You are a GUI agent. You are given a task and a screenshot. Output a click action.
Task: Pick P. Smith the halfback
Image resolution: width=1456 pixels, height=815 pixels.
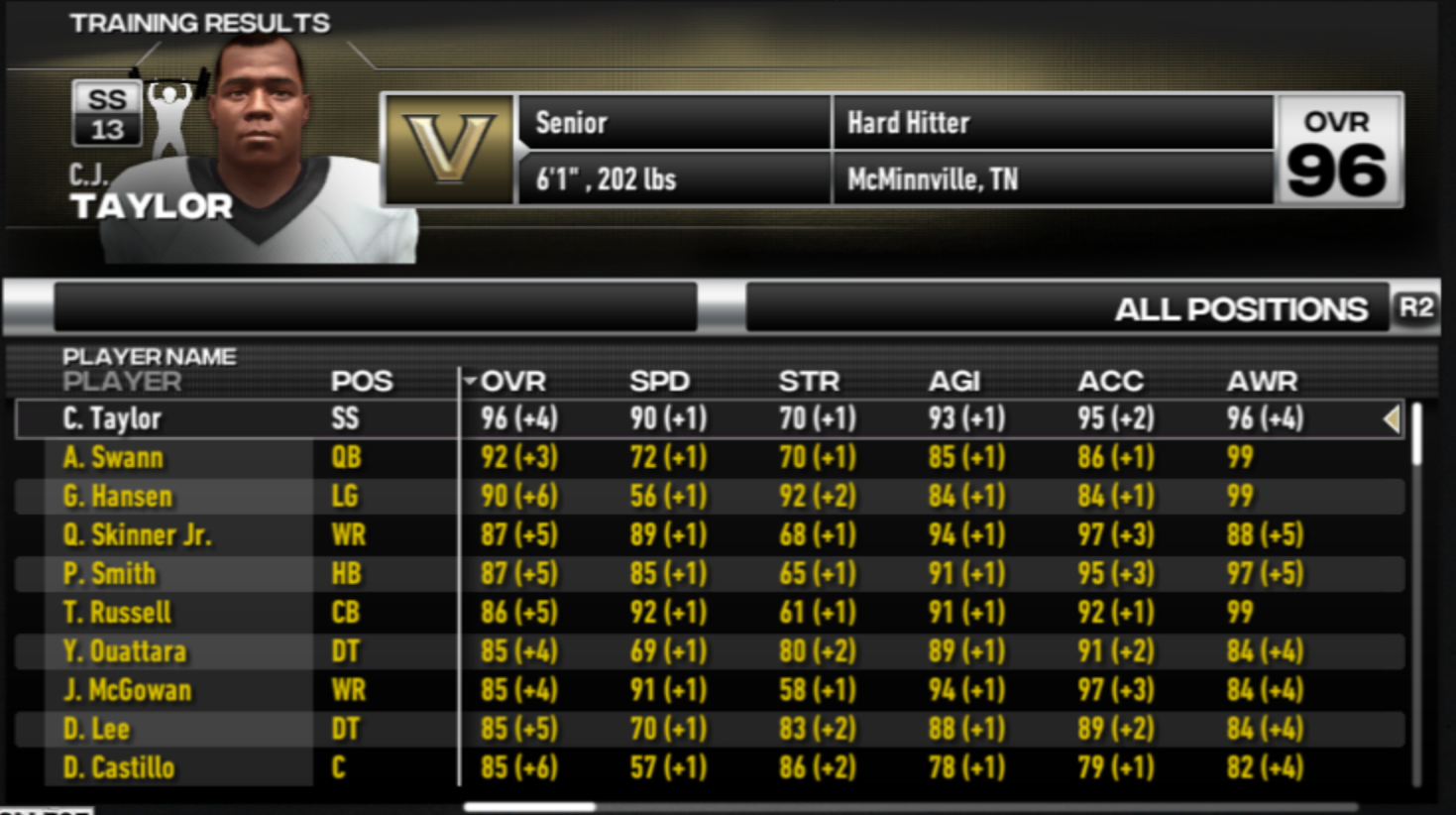[x=109, y=574]
